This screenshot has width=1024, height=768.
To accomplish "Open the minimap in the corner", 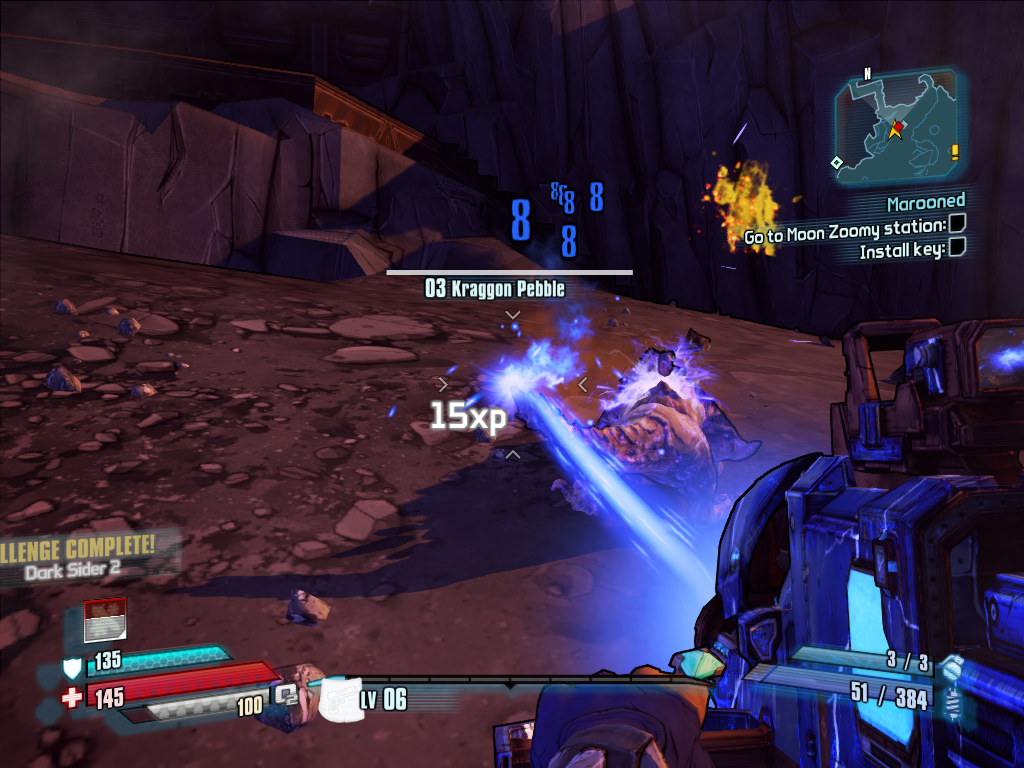I will [895, 127].
